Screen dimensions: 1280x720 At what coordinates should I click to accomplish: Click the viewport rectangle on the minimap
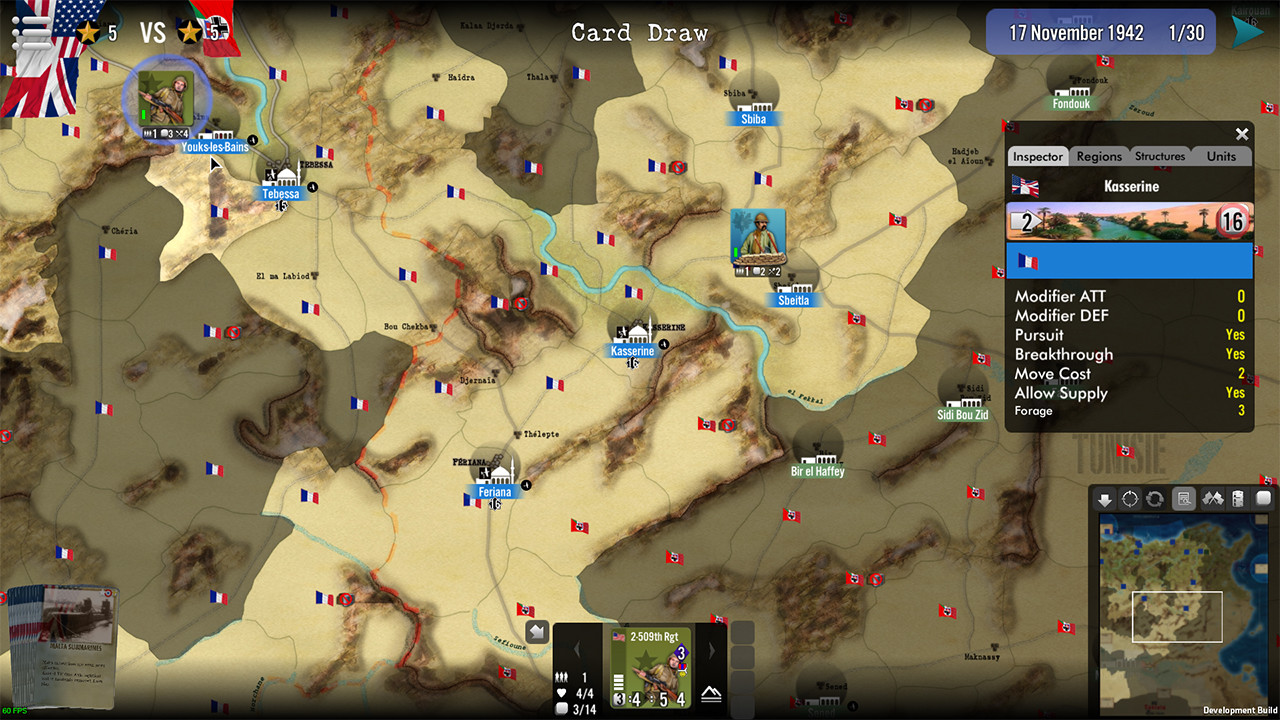point(1177,617)
